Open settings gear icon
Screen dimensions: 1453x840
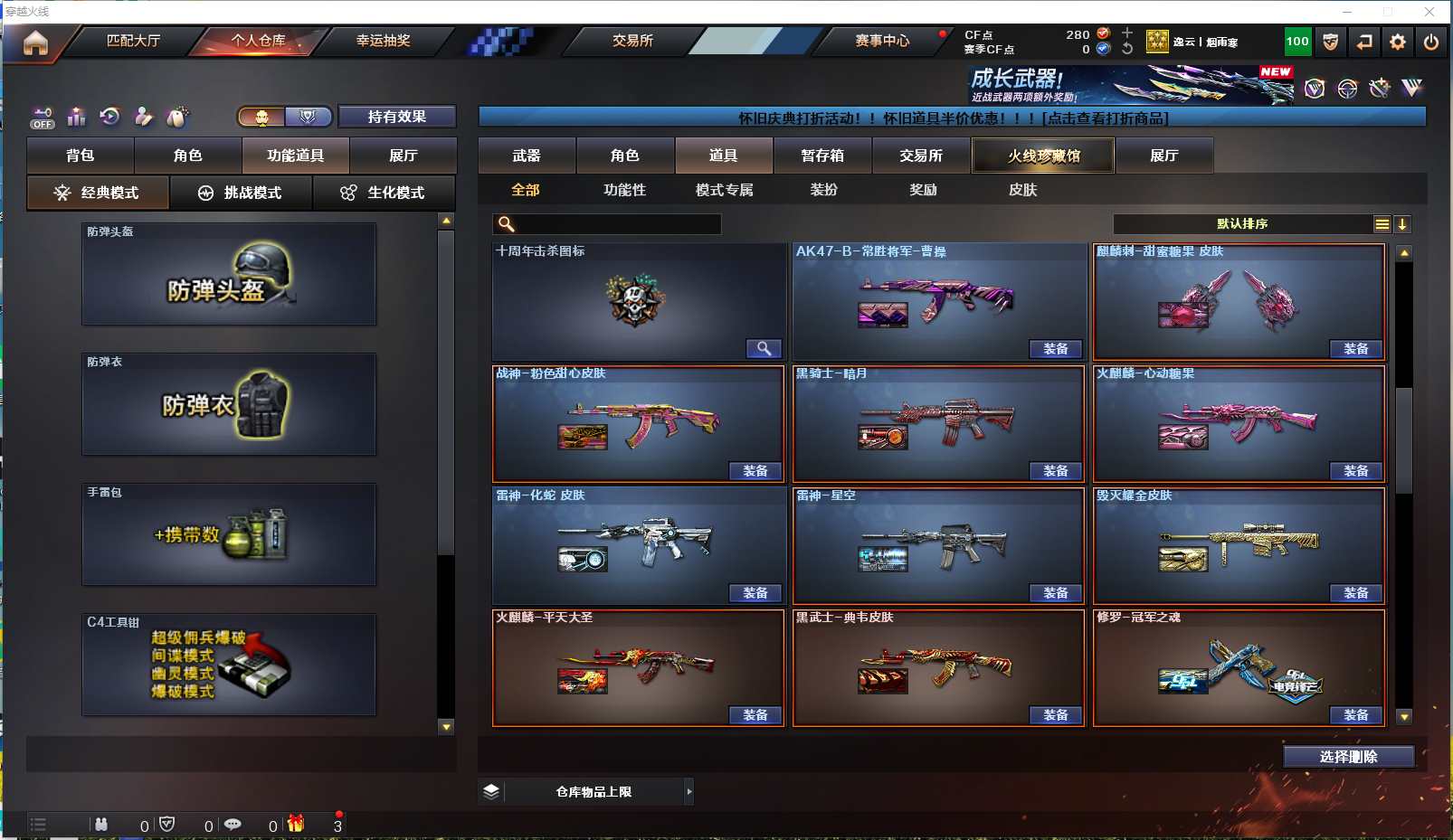pos(1398,42)
